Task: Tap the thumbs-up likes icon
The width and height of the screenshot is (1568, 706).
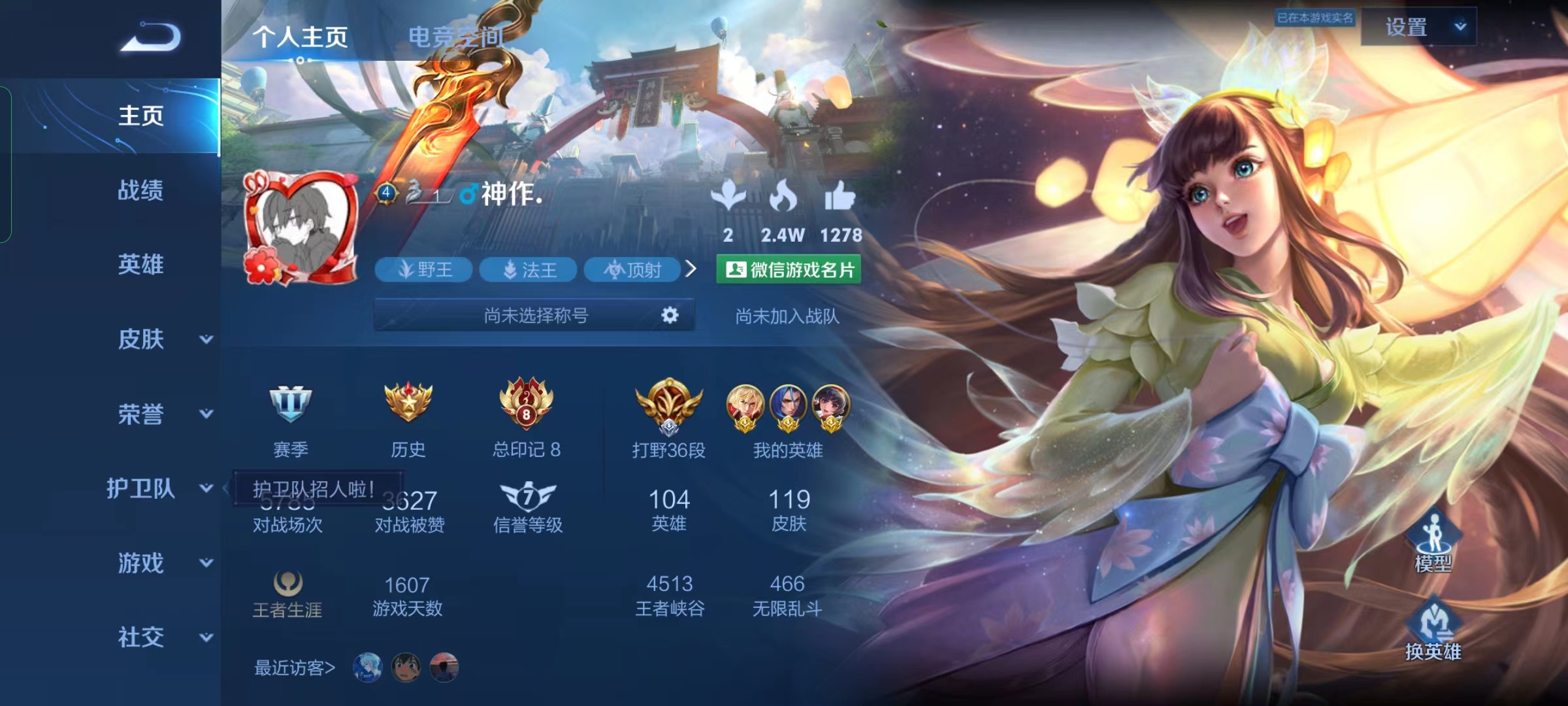Action: pyautogui.click(x=840, y=196)
